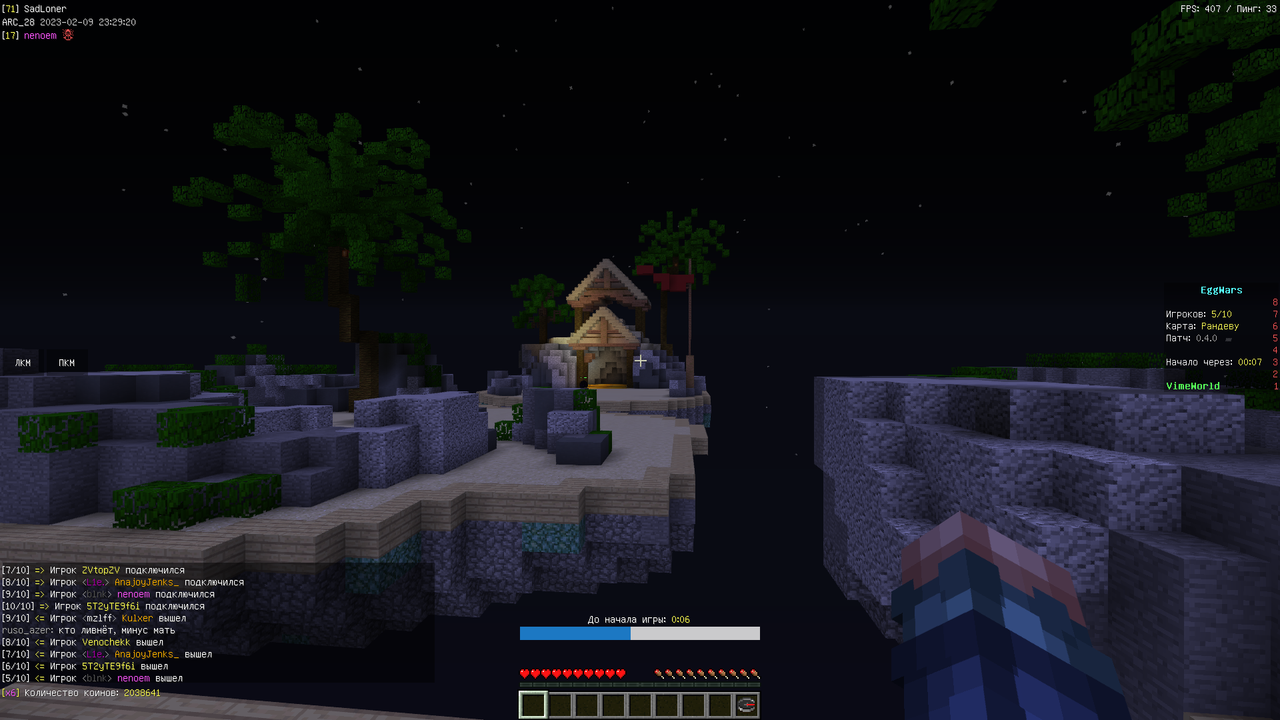Screen dimensions: 1280x720
Task: Select the highlighted first hotbar slot
Action: pos(533,705)
